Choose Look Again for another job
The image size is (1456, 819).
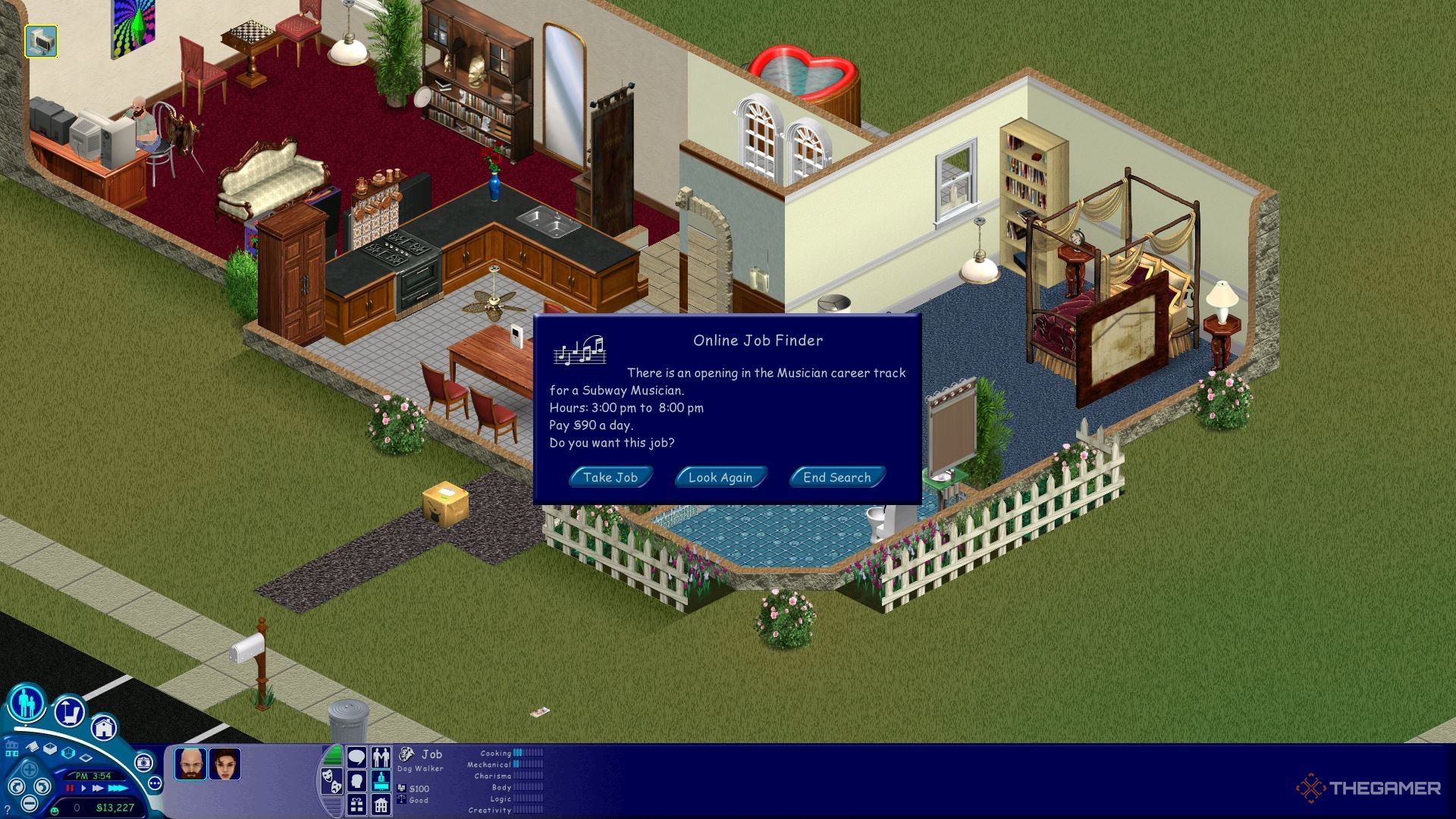tap(720, 477)
